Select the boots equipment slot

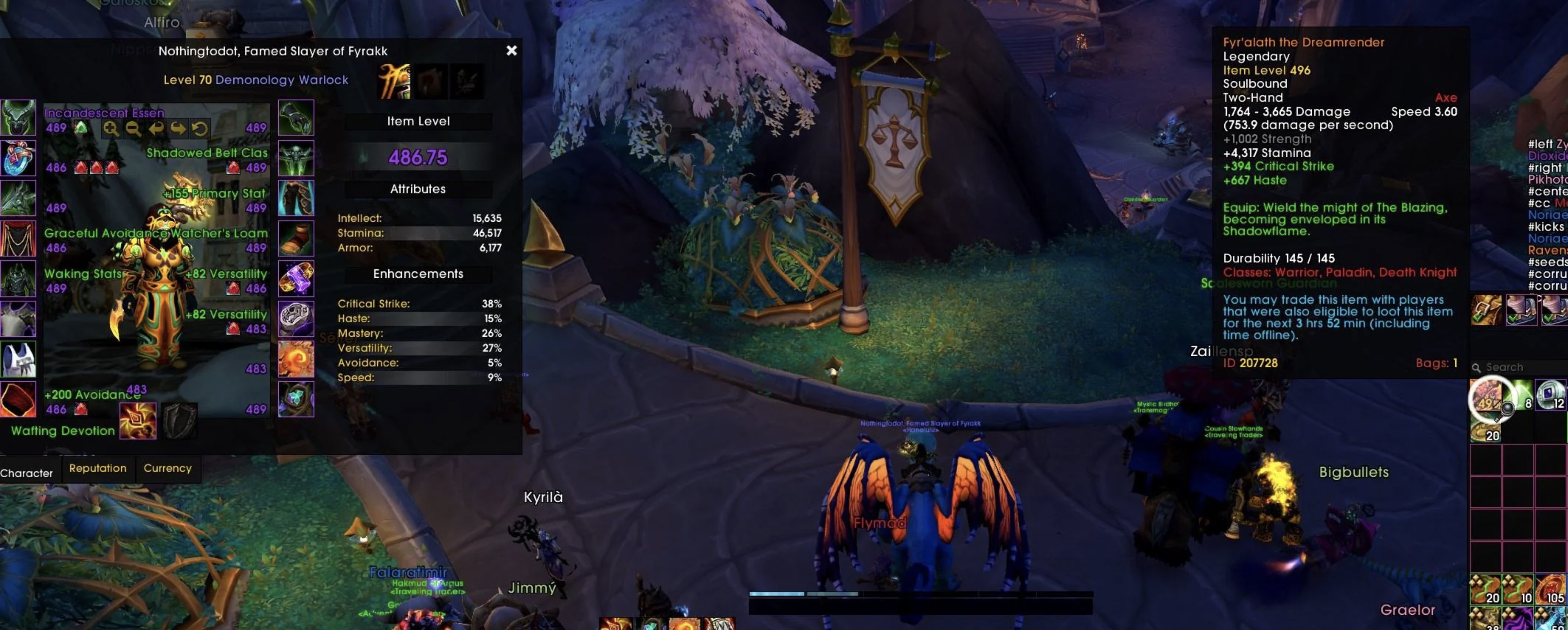(x=296, y=238)
